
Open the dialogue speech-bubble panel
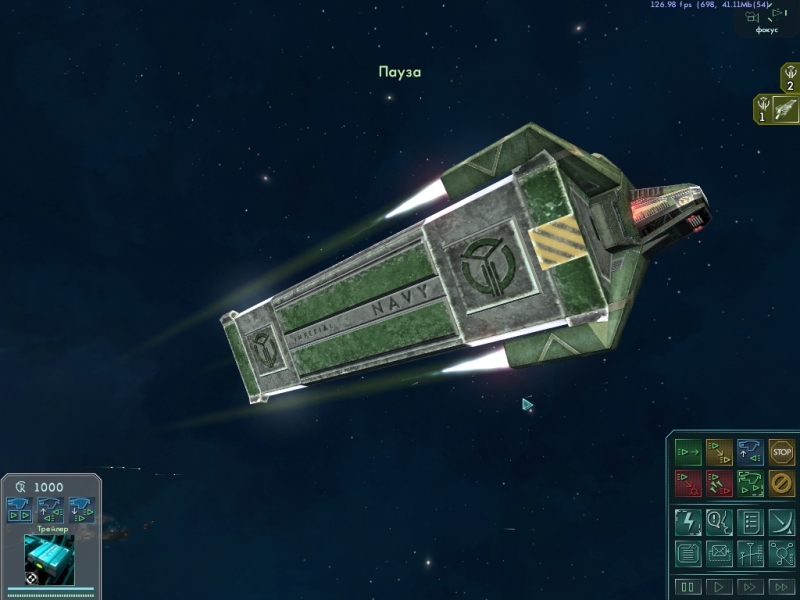click(x=719, y=521)
